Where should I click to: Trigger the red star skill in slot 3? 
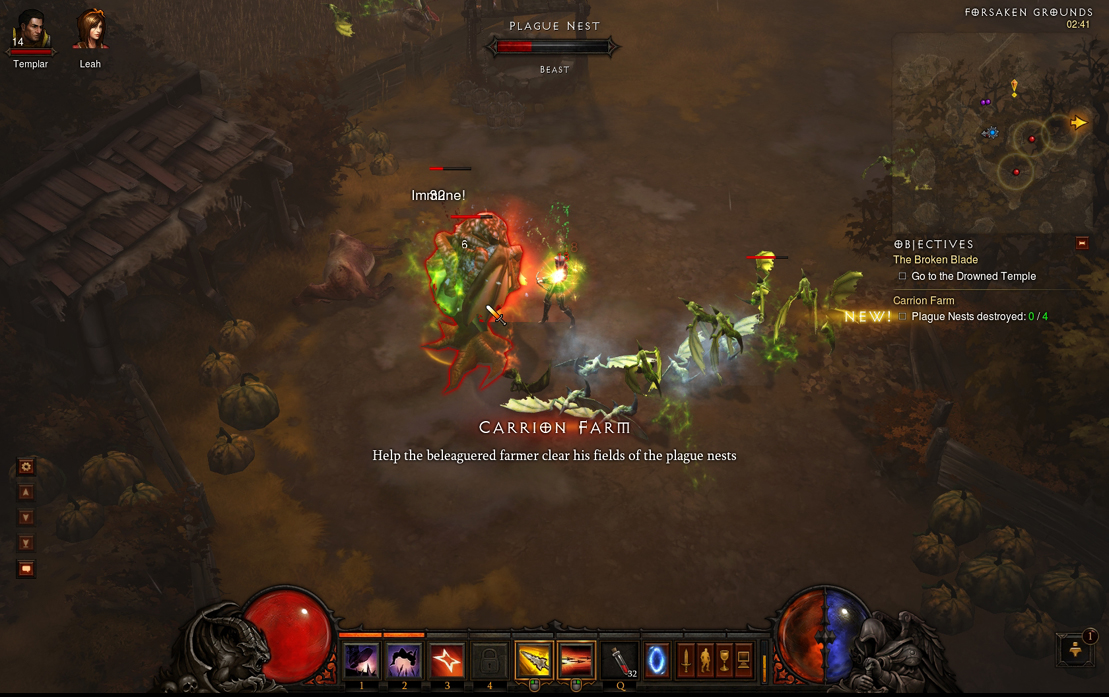click(x=447, y=661)
